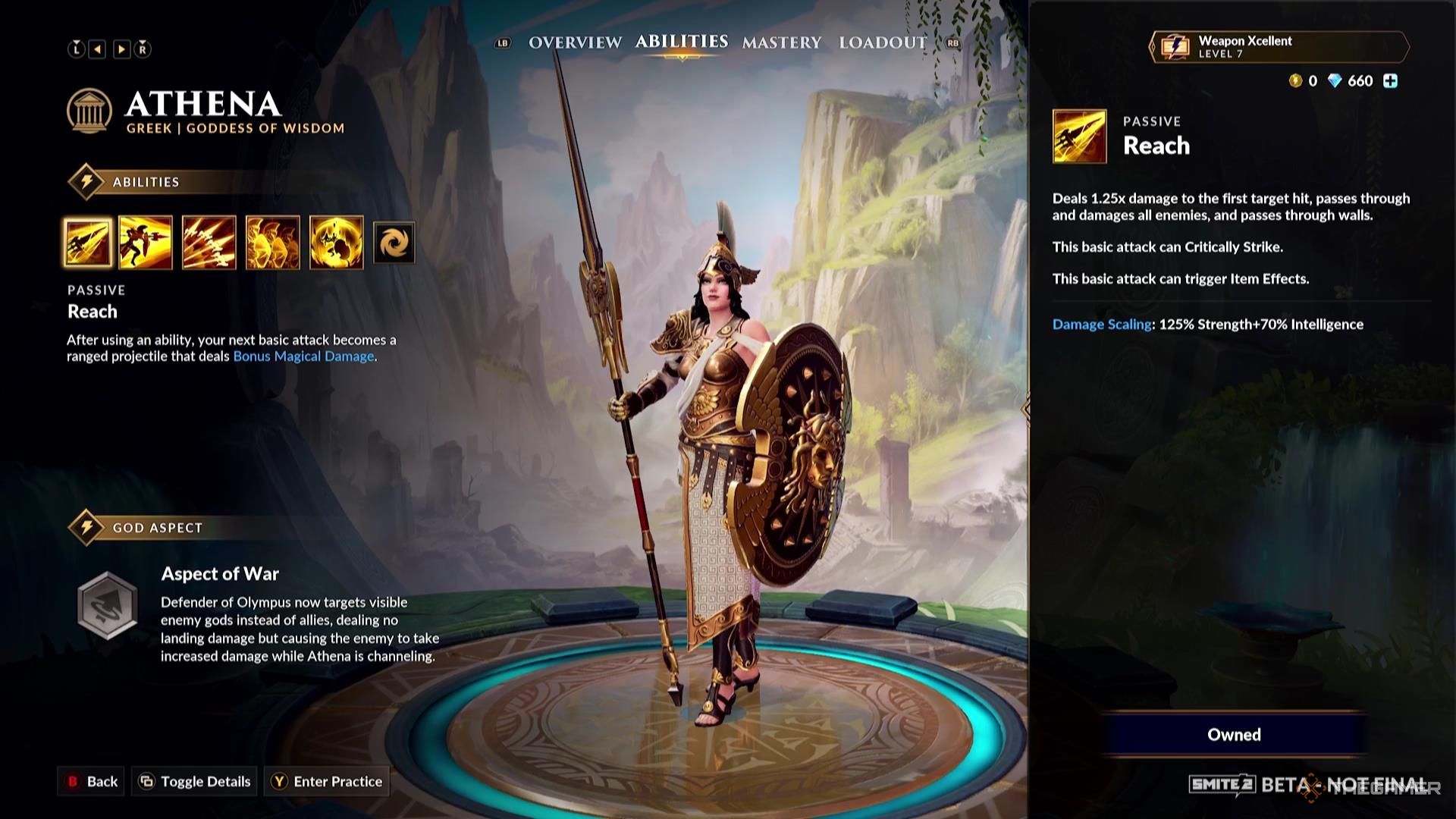Screen dimensions: 1456x819
Task: Open the Bonus Magical Damage keyword link
Action: click(x=303, y=356)
